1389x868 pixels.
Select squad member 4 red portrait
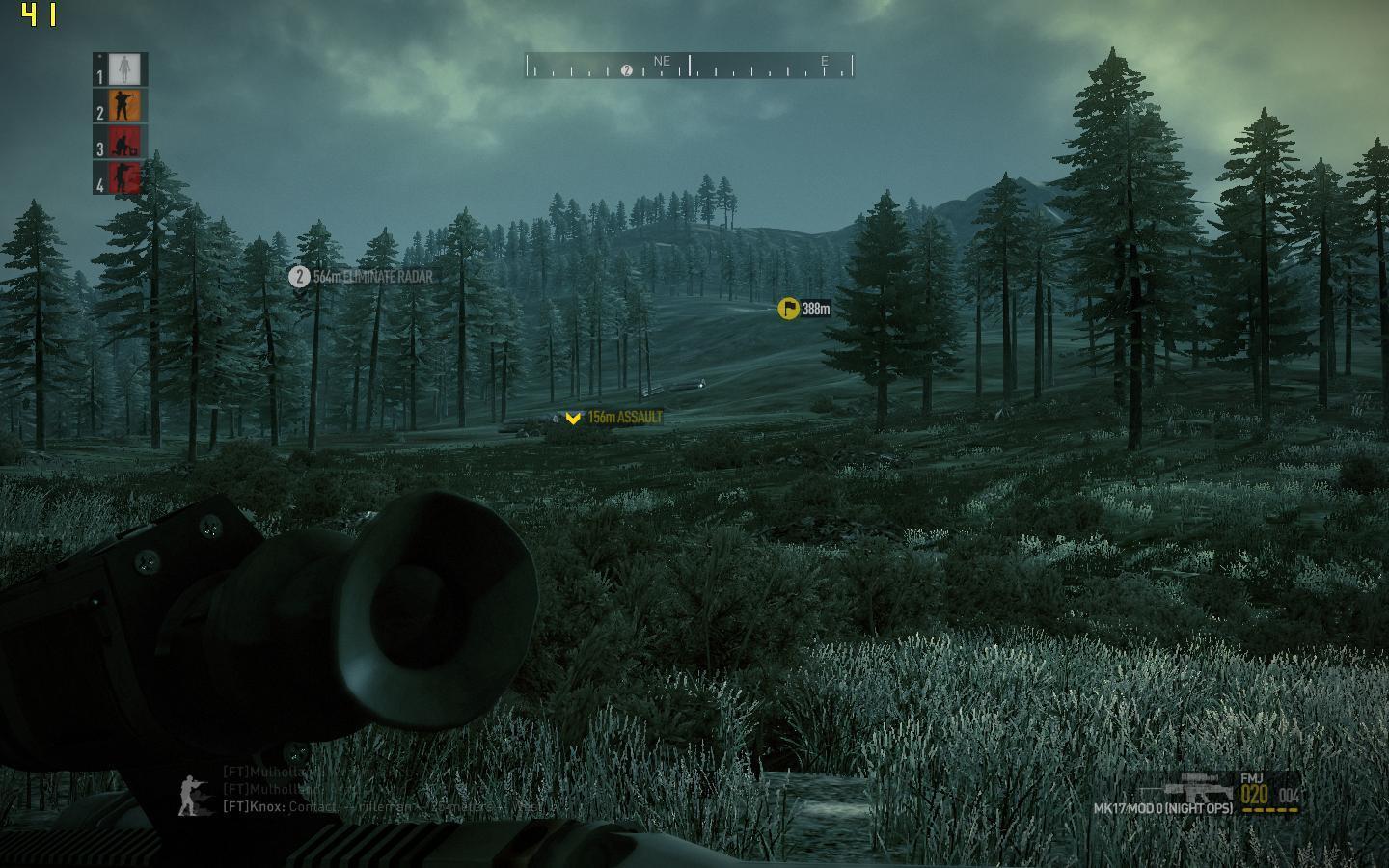(124, 178)
